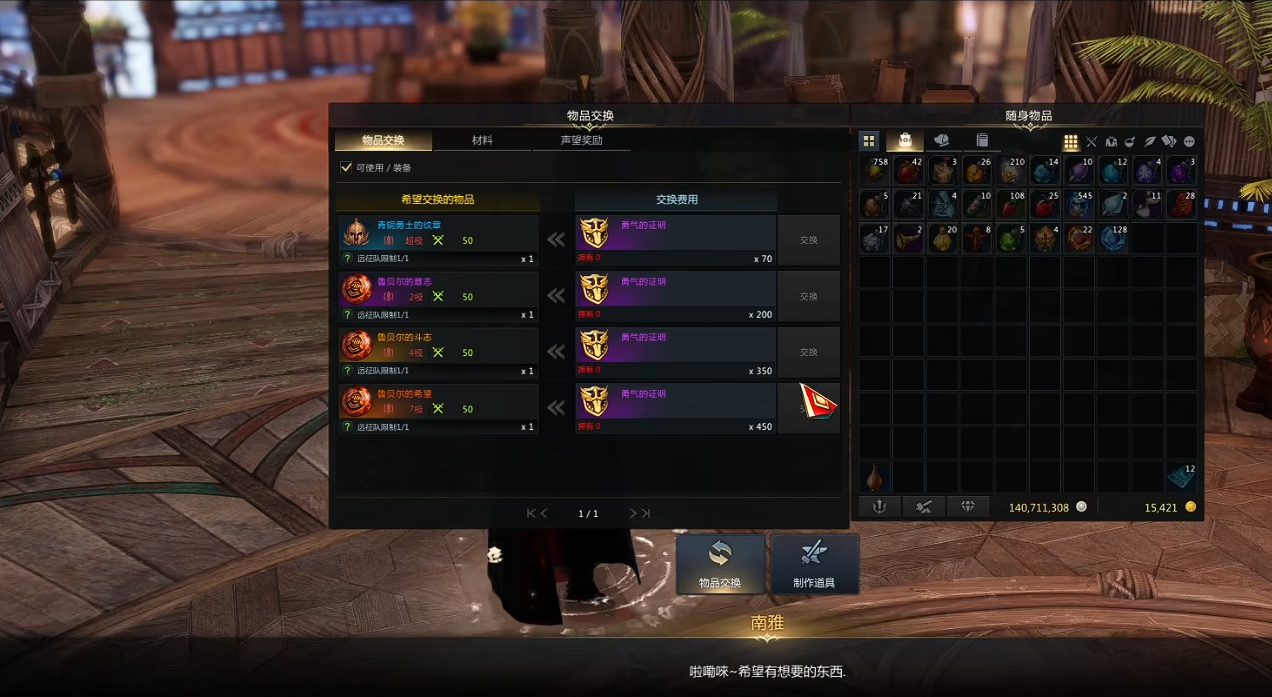Click 交换 for the 青铜勇士的纹章 row
1272x697 pixels.
808,240
